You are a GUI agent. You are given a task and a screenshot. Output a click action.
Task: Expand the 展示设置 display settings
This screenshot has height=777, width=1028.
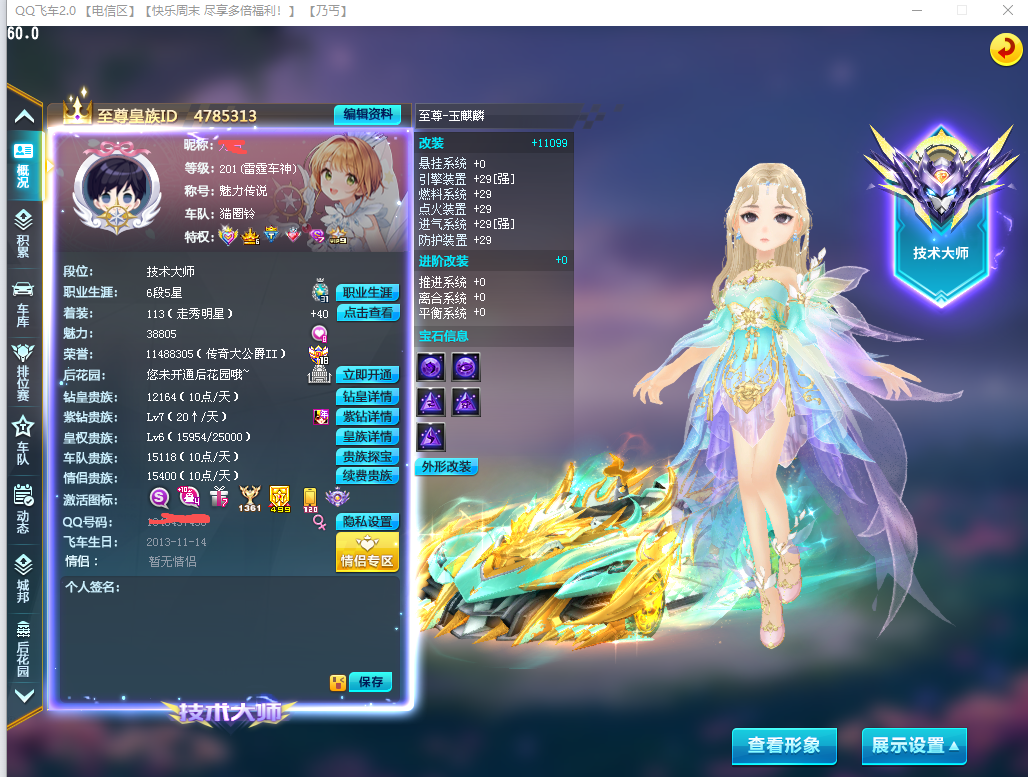pos(914,746)
